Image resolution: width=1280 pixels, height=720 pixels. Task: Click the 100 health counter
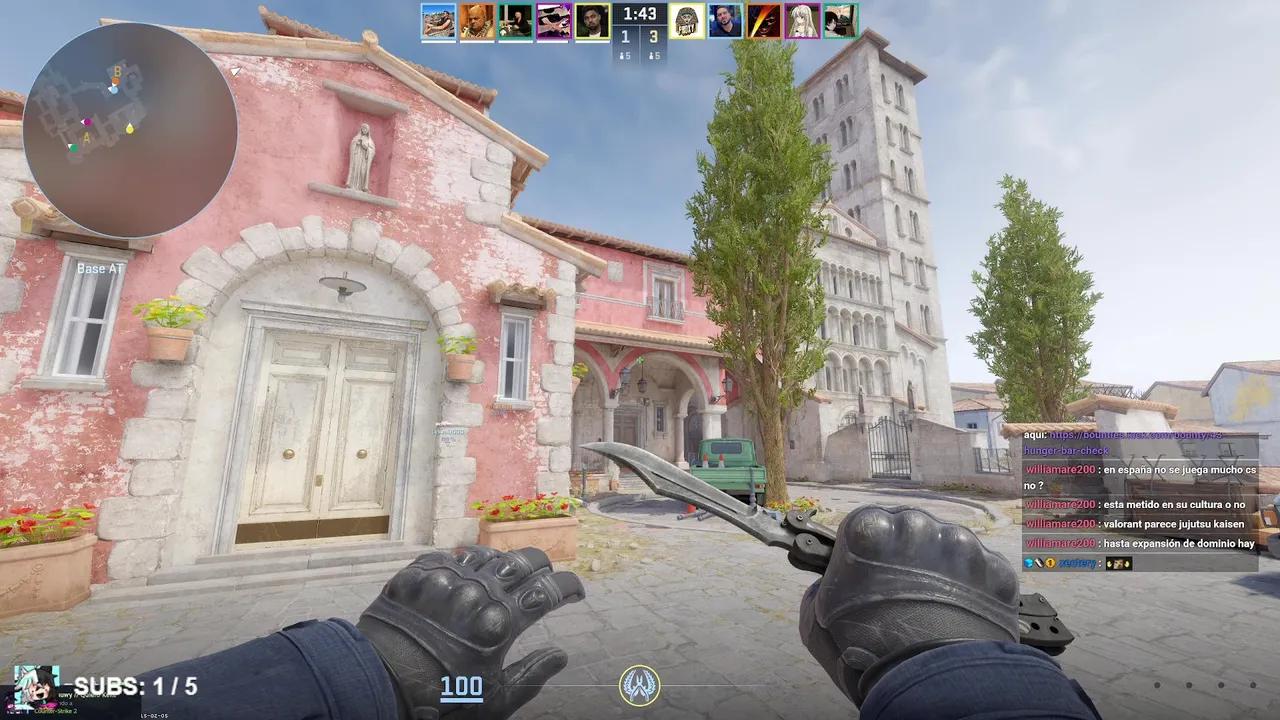[x=459, y=687]
